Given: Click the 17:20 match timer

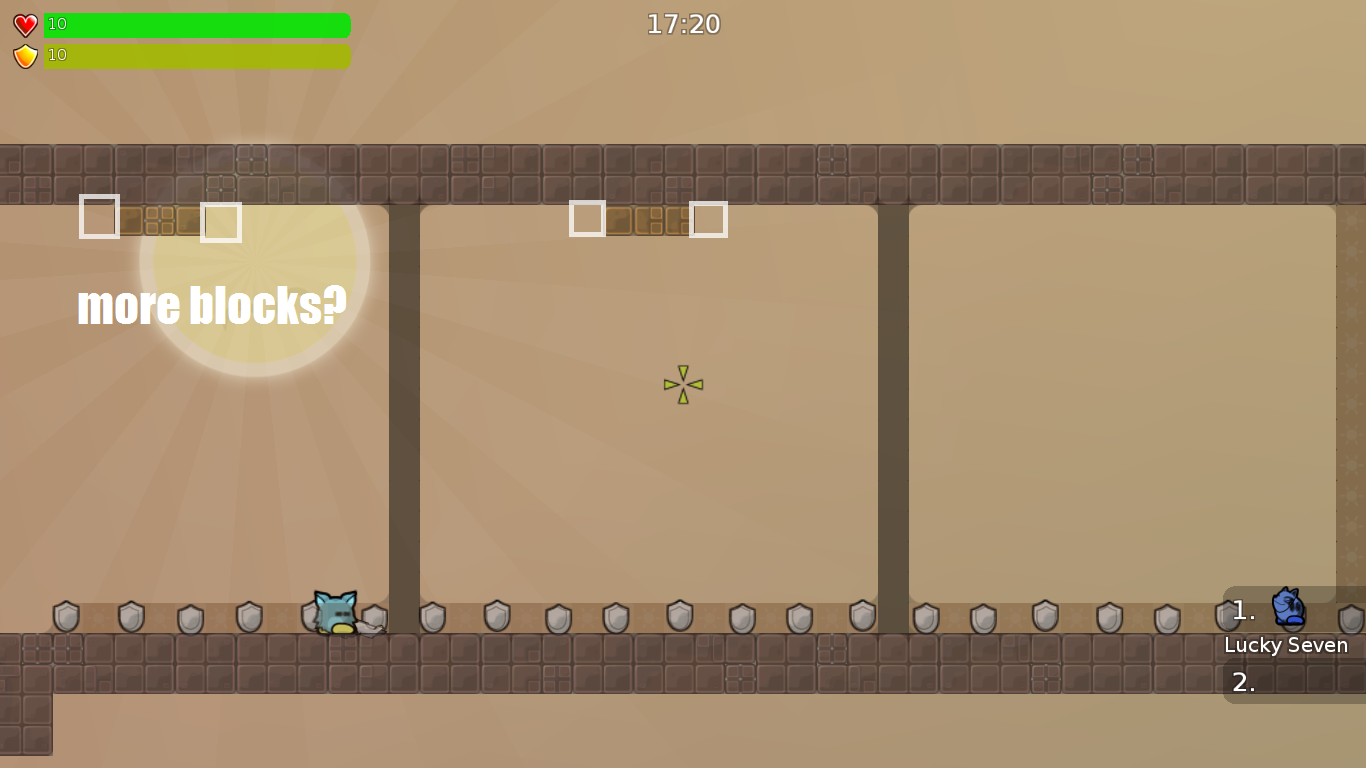Looking at the screenshot, I should point(684,24).
